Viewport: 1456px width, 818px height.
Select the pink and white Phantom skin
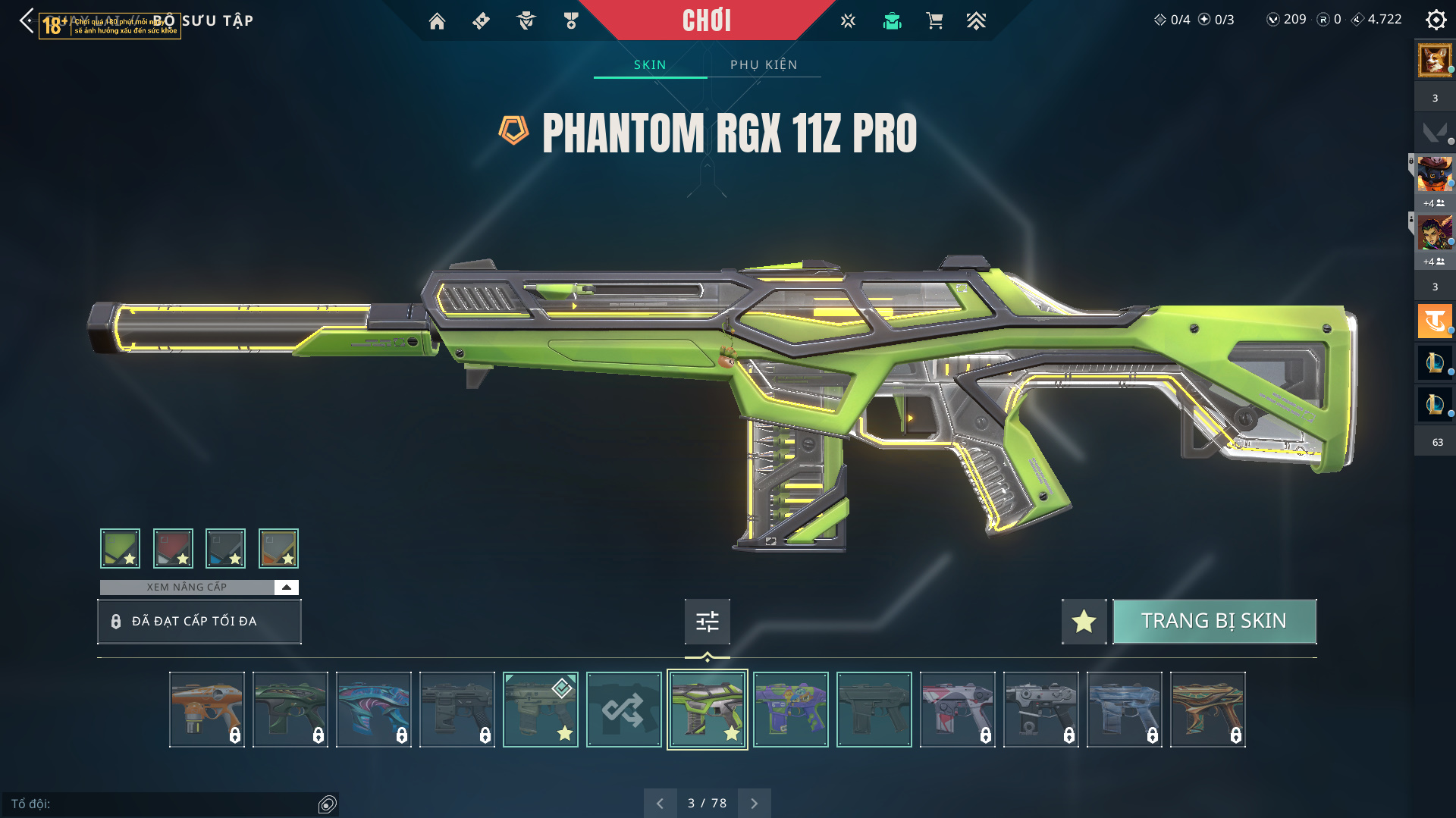[x=957, y=710]
